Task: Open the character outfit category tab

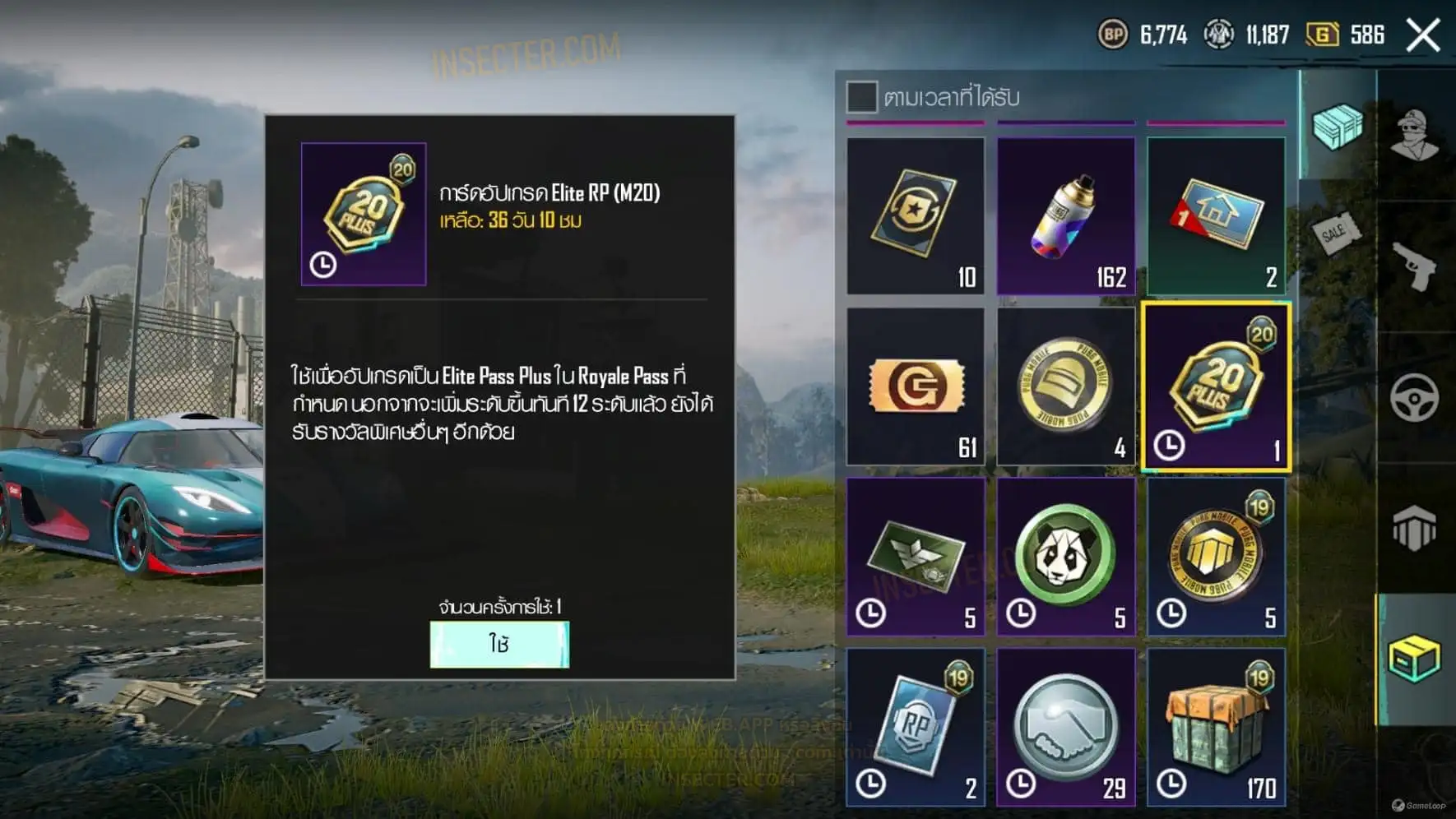Action: (x=1415, y=134)
